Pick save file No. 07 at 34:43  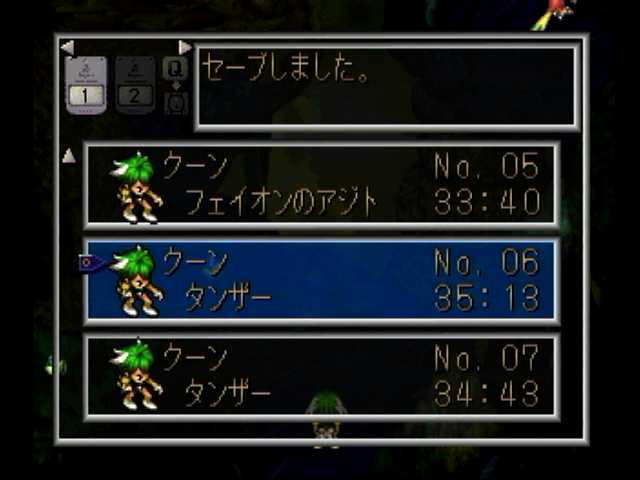point(321,376)
